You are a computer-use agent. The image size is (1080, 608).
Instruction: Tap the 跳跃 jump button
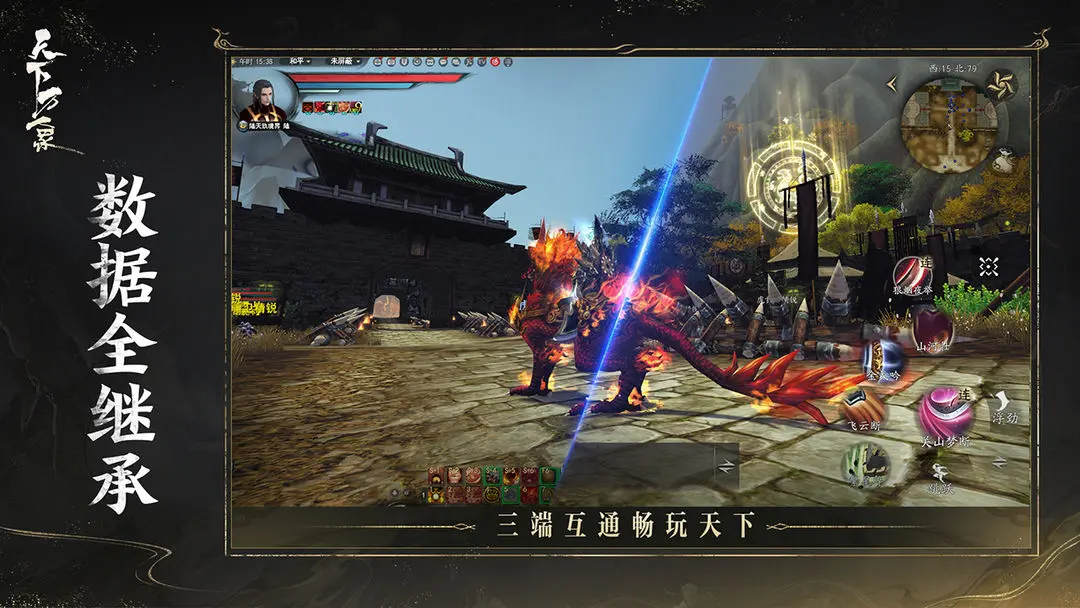click(941, 477)
